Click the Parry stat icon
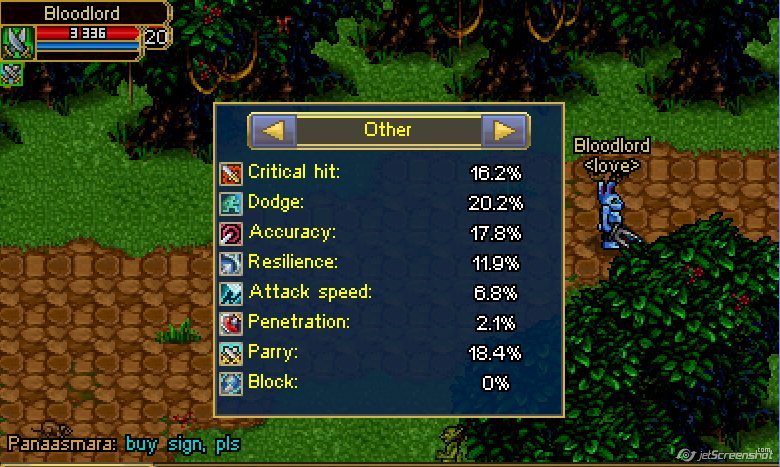This screenshot has width=780, height=467. click(x=231, y=353)
